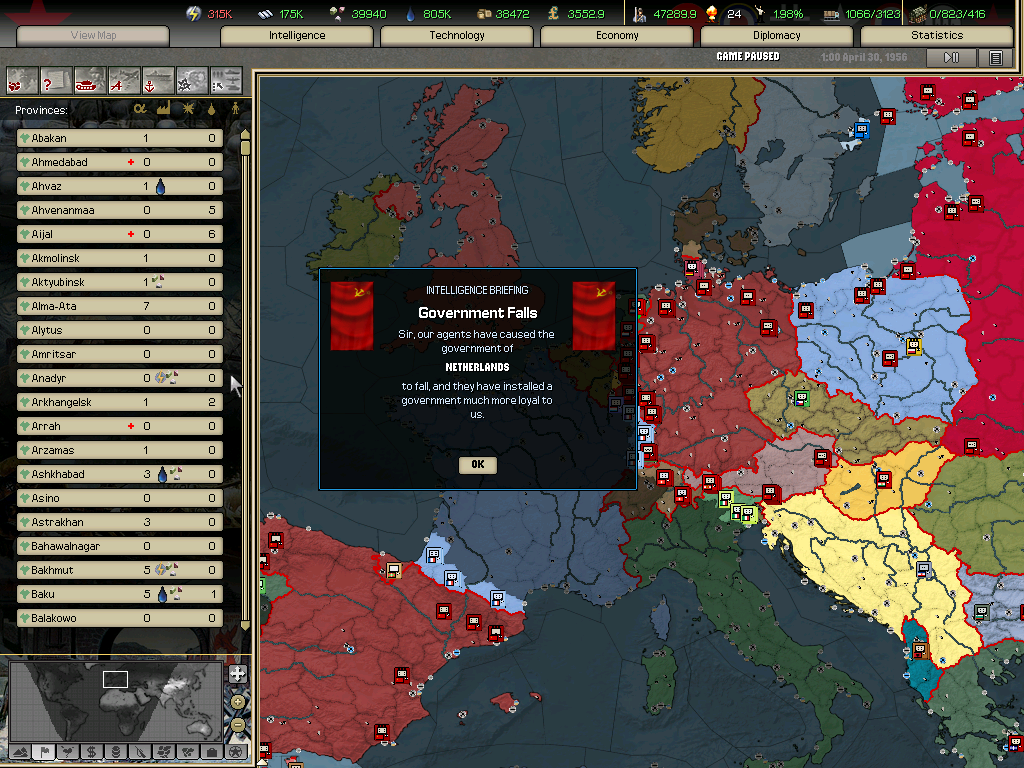Open the question mark document list
1024x768 pixels.
[55, 78]
